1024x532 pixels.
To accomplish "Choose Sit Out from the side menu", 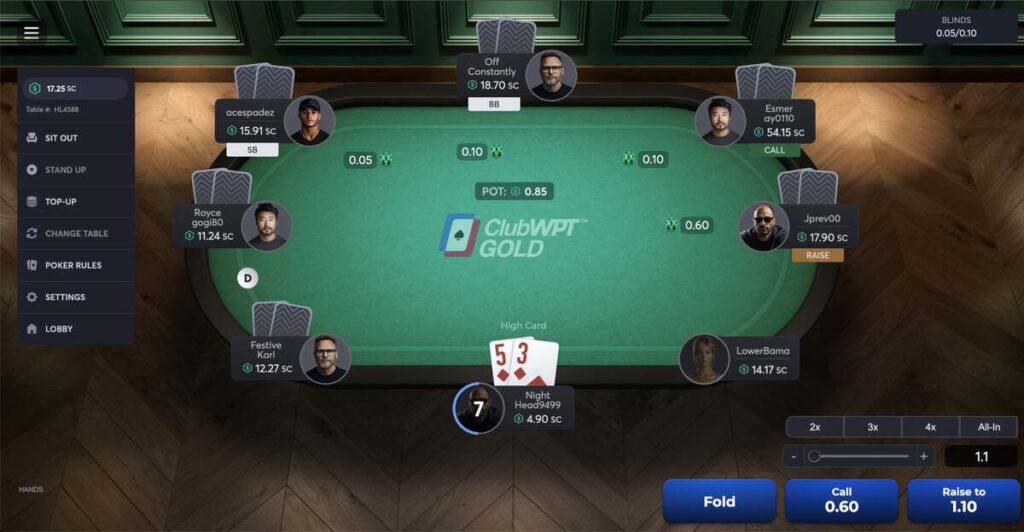I will pyautogui.click(x=61, y=138).
